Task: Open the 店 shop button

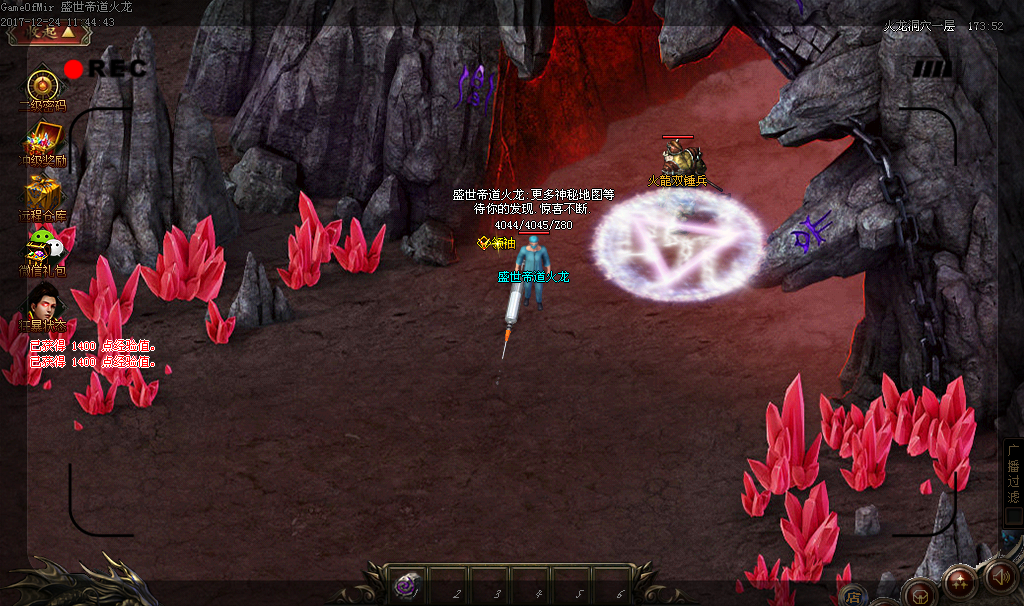Action: click(853, 596)
